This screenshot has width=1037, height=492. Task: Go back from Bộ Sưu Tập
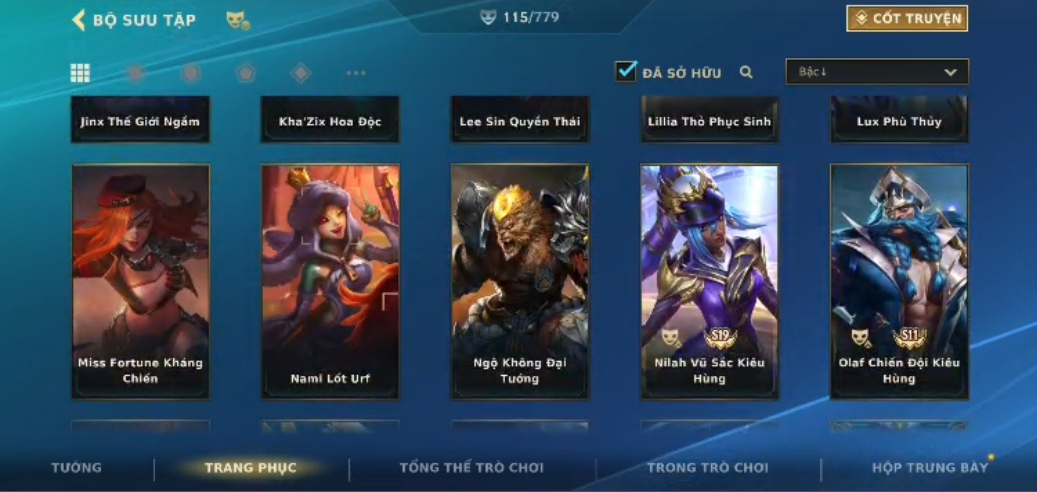point(78,20)
